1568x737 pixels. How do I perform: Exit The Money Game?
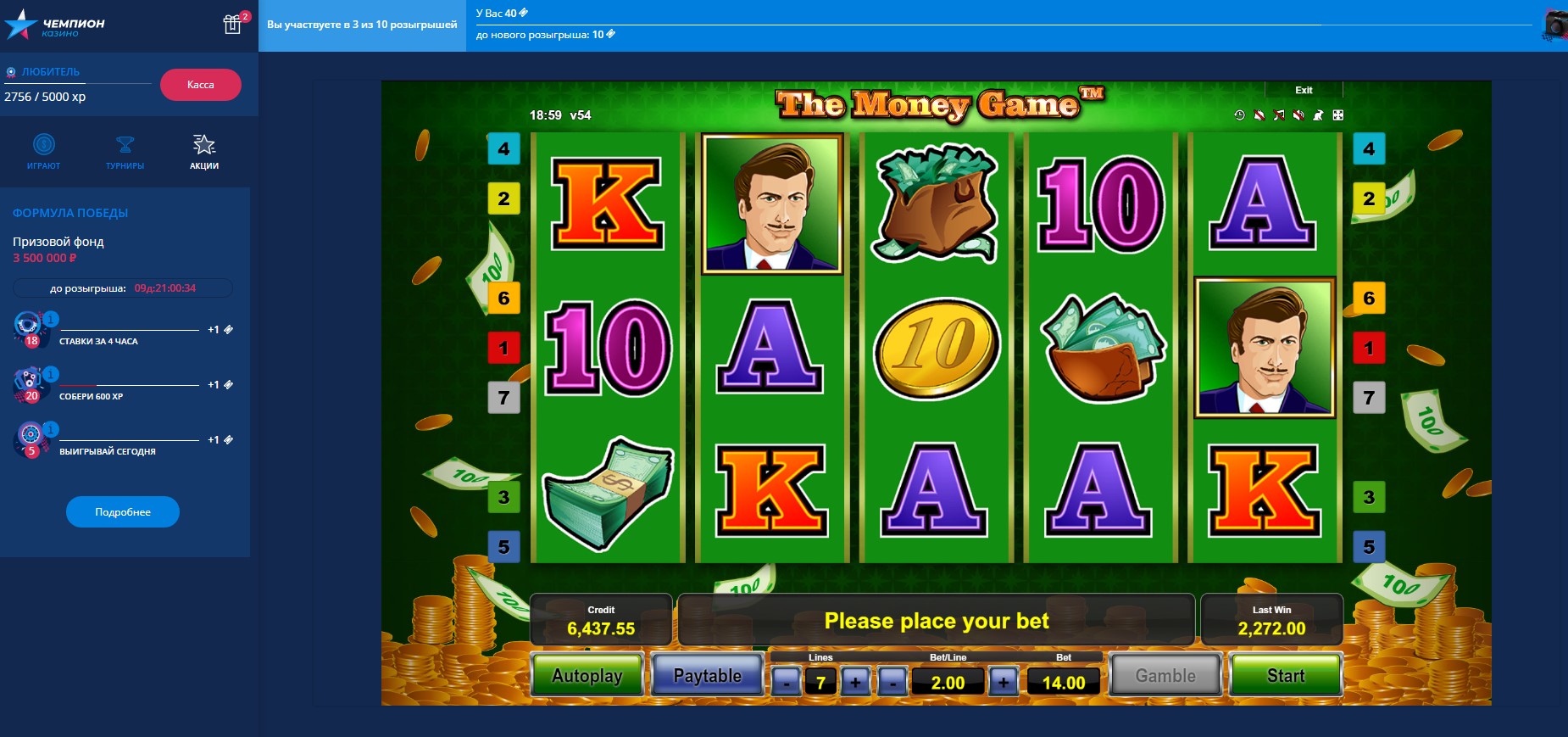pos(1303,90)
